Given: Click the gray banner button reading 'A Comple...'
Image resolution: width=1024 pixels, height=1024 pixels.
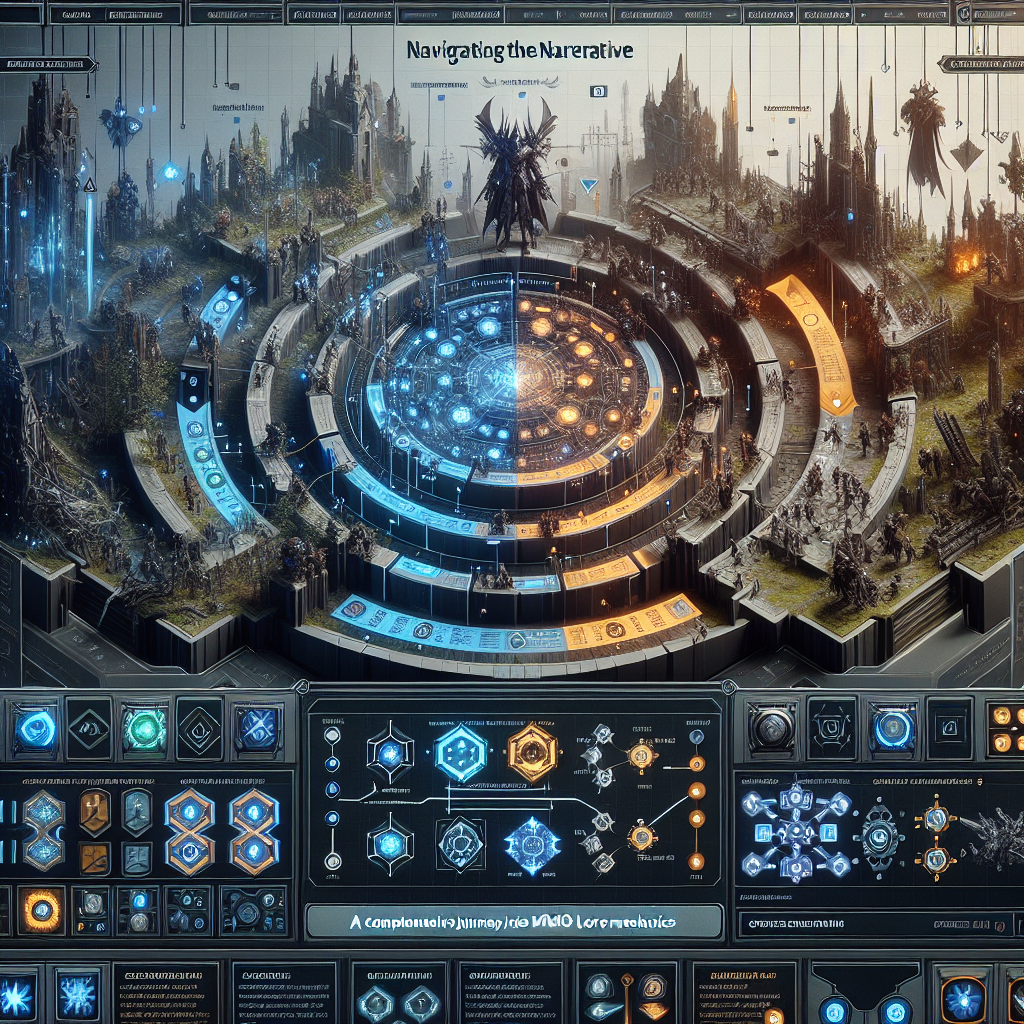Looking at the screenshot, I should click(514, 920).
